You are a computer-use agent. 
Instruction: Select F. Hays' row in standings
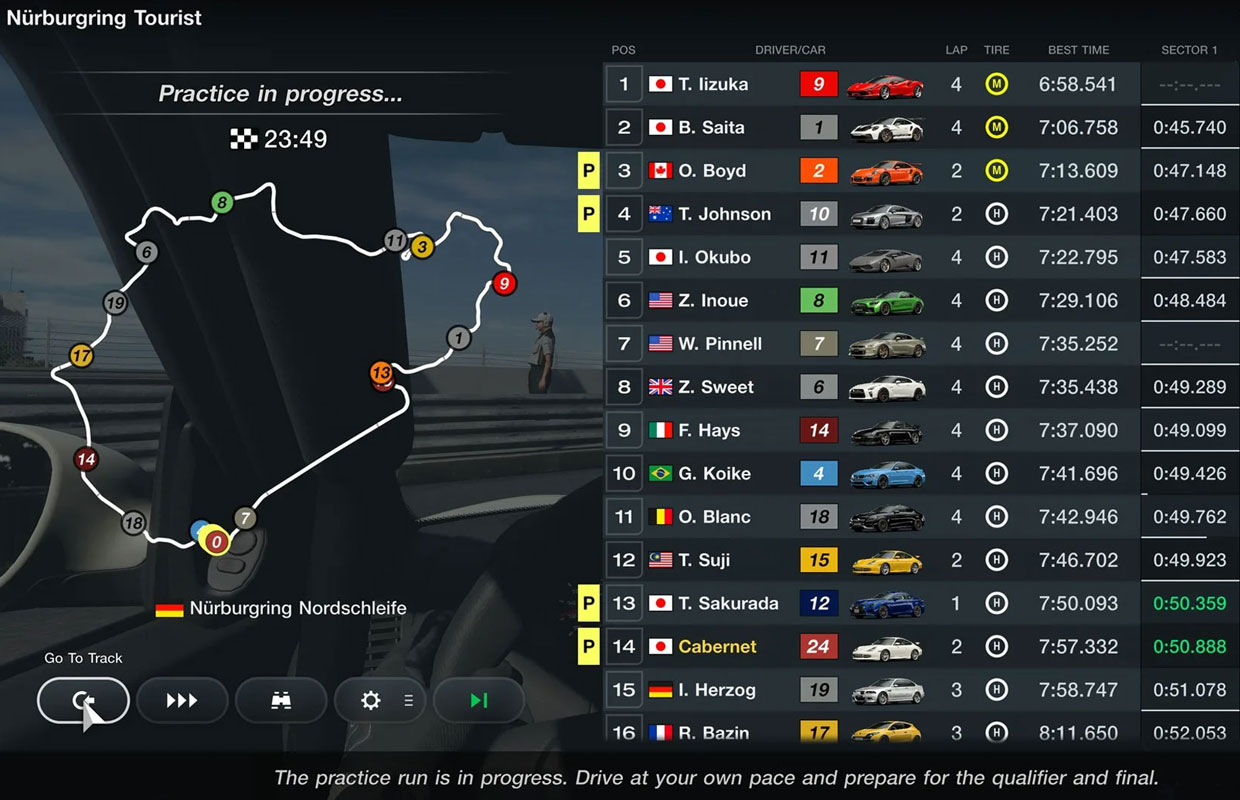click(x=870, y=430)
